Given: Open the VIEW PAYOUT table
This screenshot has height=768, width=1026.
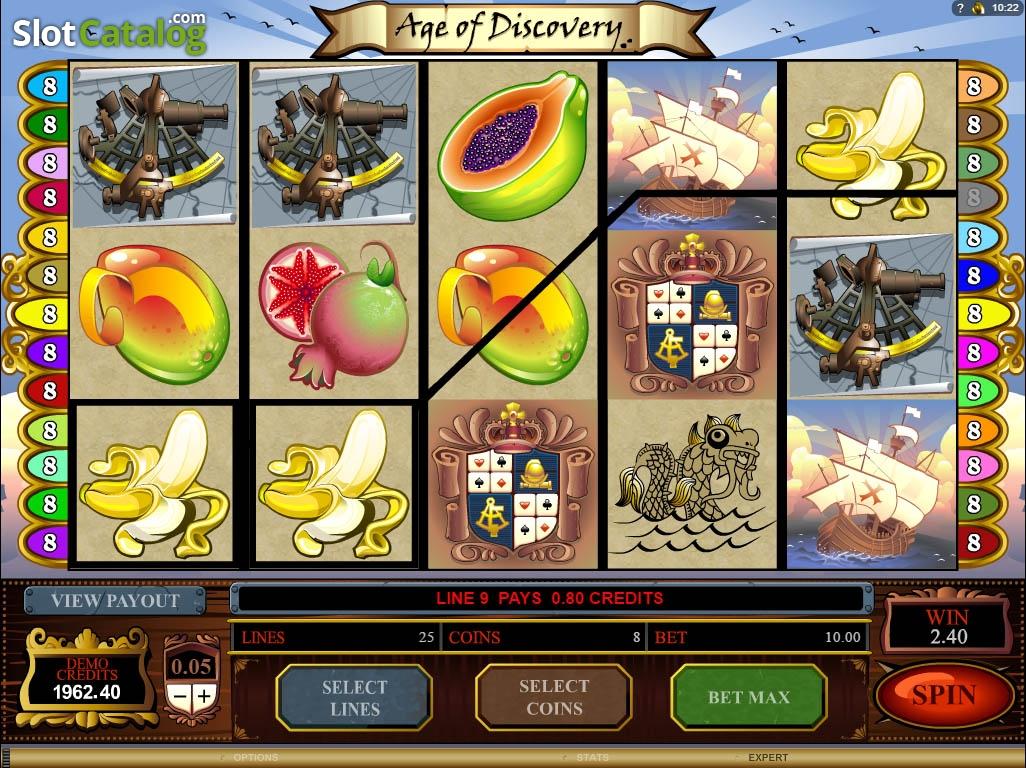Looking at the screenshot, I should [115, 601].
